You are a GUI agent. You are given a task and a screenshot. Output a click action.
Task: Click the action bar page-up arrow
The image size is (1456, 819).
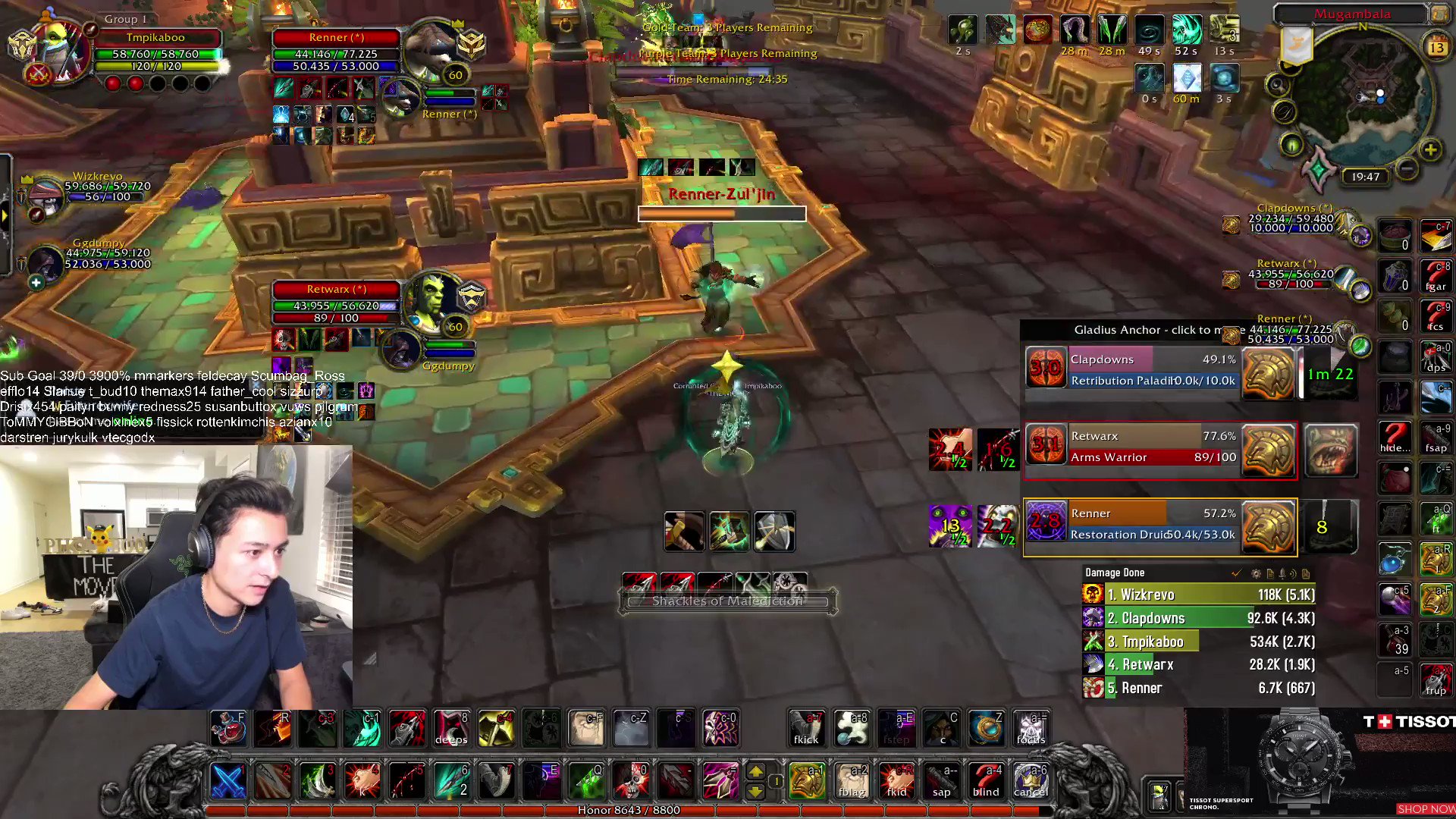coord(757,772)
